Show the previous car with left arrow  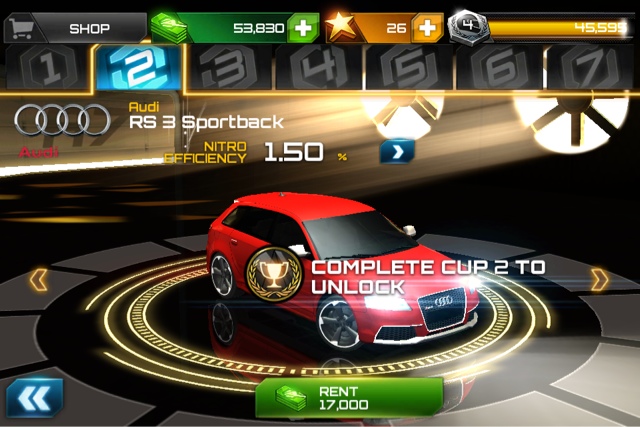click(38, 279)
